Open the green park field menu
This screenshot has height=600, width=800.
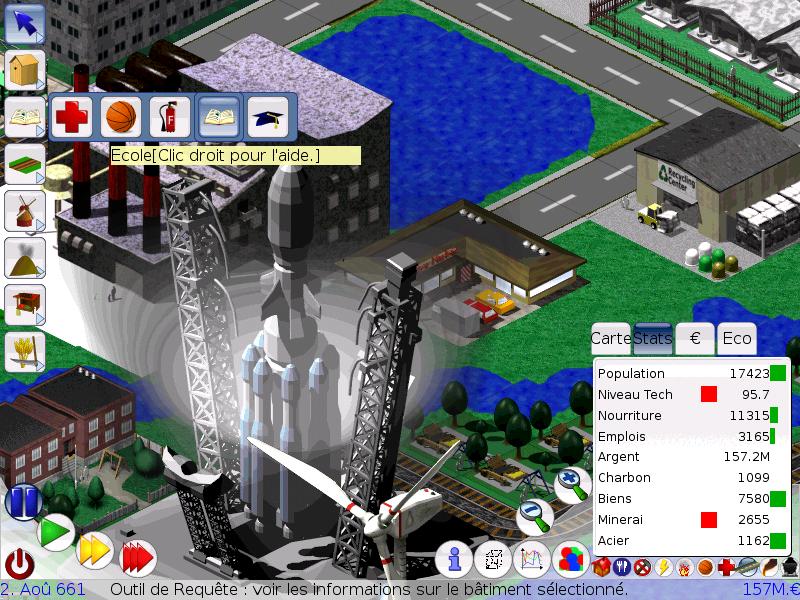coord(25,163)
